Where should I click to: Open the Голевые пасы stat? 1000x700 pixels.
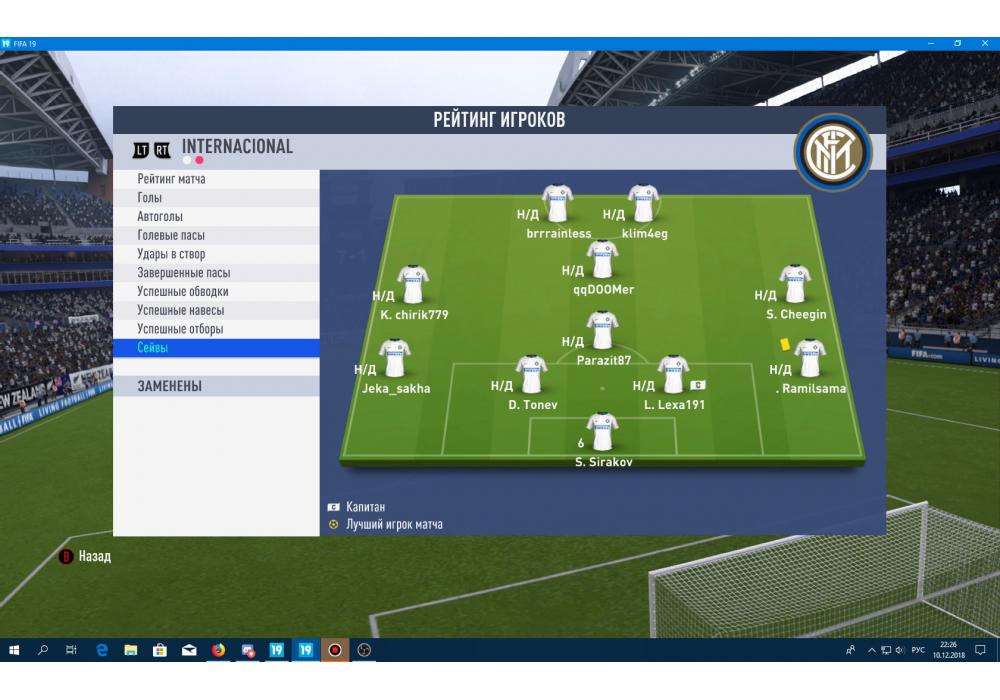pos(216,235)
